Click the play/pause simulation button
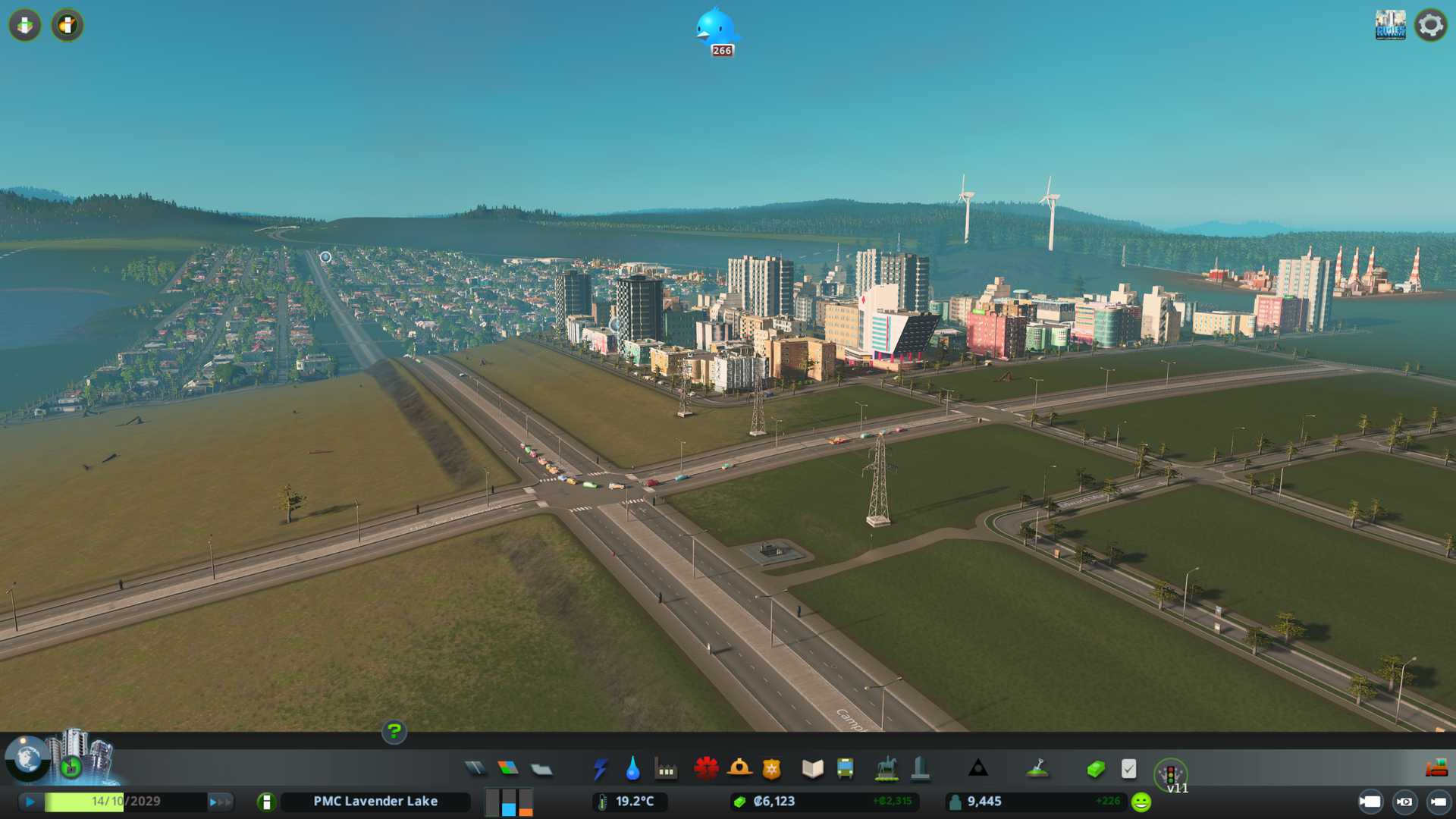Screen dimensions: 1456x819 coord(30,802)
